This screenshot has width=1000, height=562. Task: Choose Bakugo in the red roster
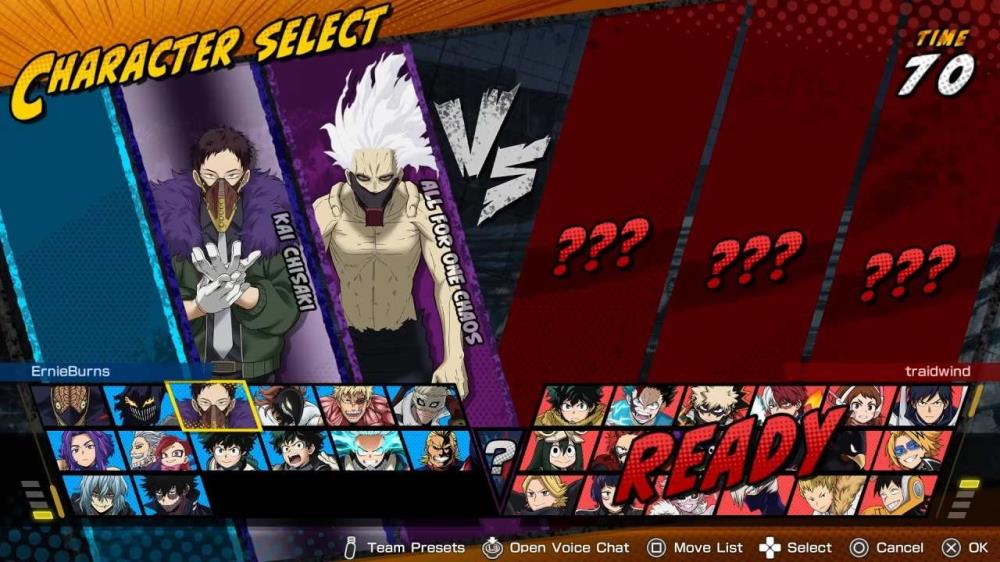[712, 406]
